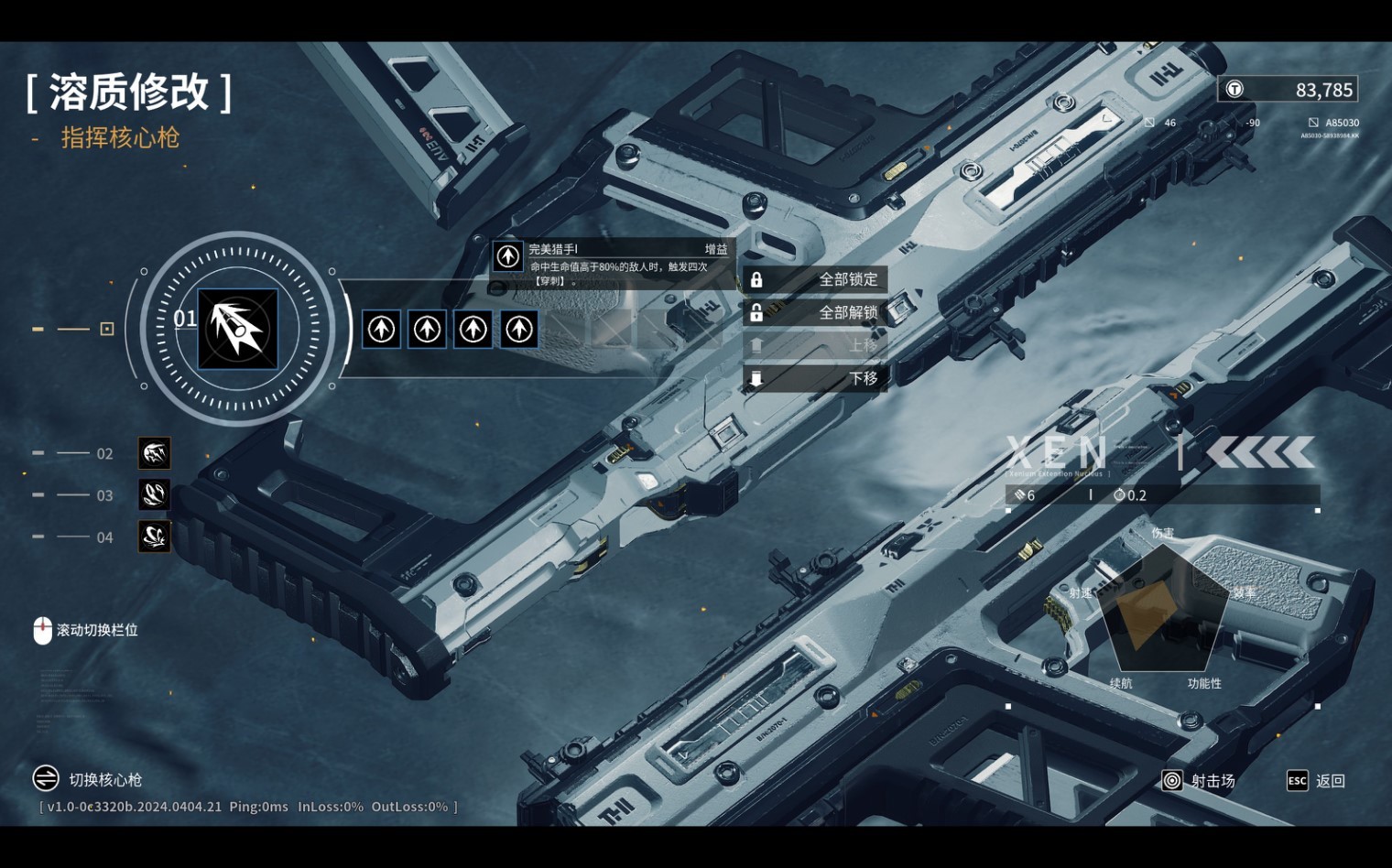Click the 下移 move-down option

(x=815, y=378)
